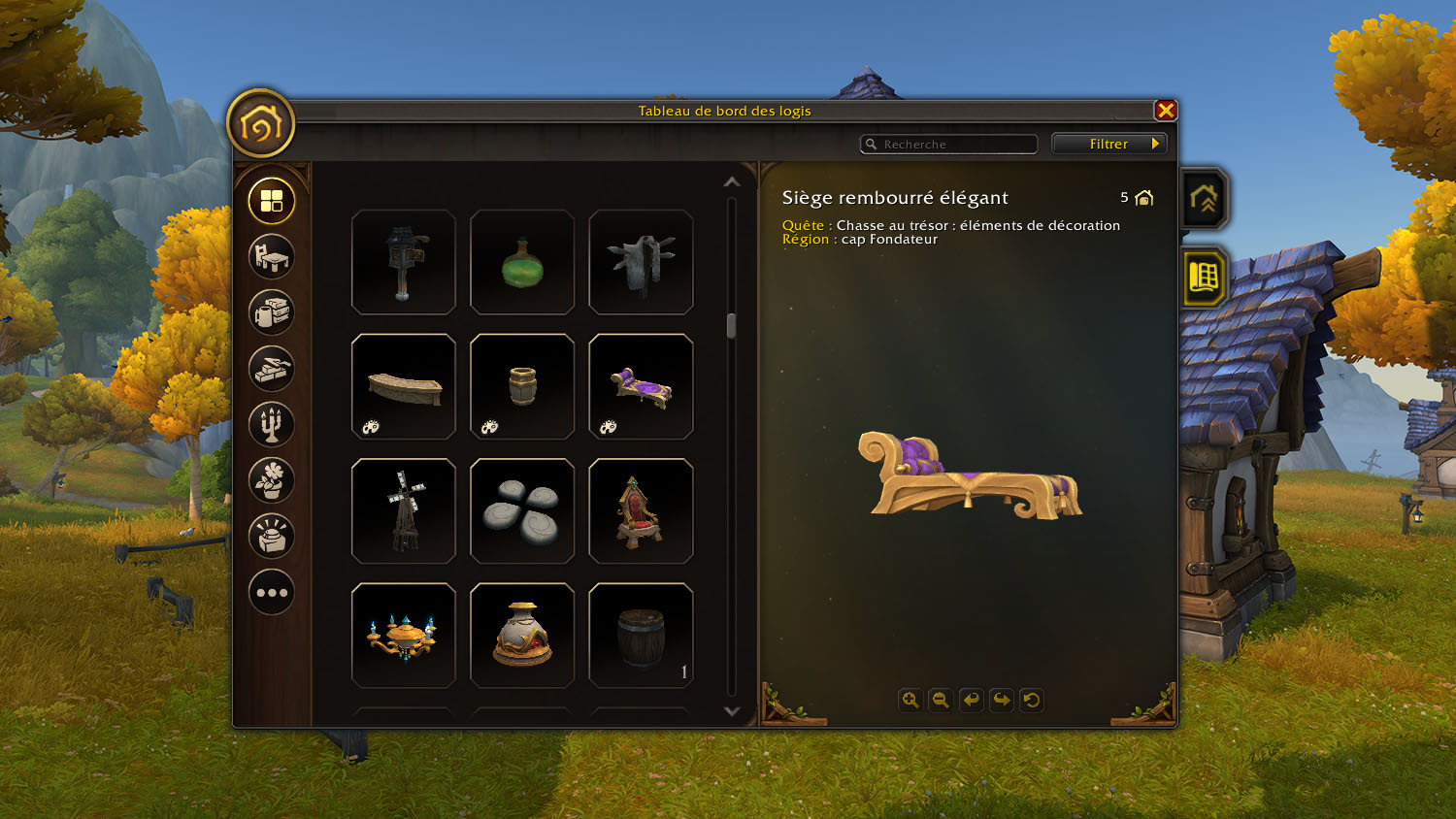Open the three-dots miscellaneous category
1456x819 pixels.
point(272,592)
